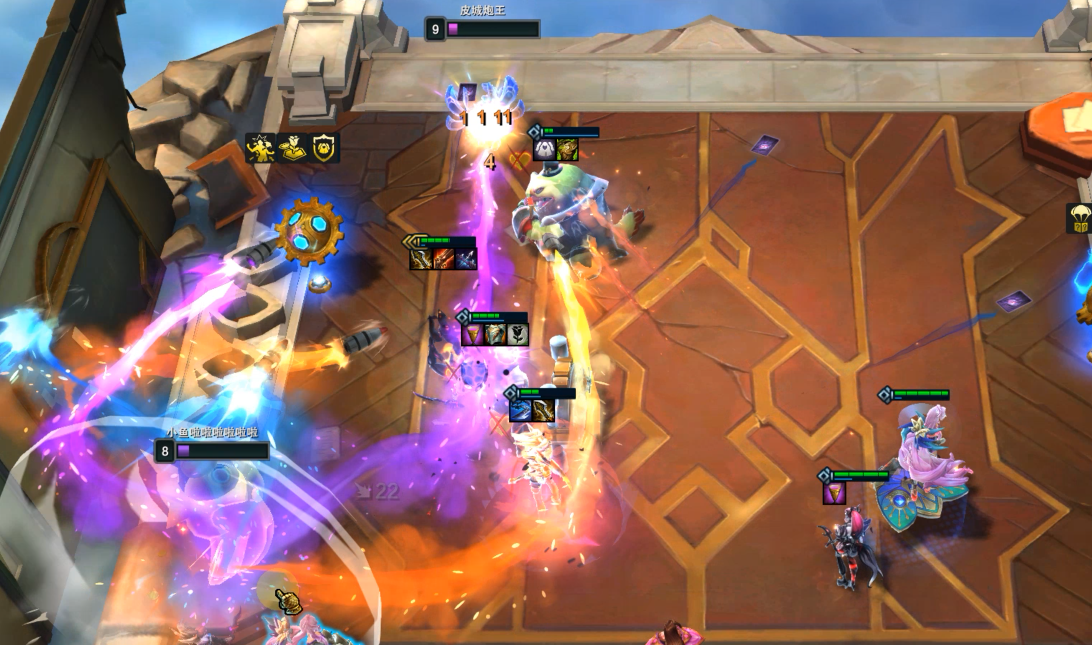1092x645 pixels.
Task: Select the flexing figure trait icon
Action: point(259,148)
